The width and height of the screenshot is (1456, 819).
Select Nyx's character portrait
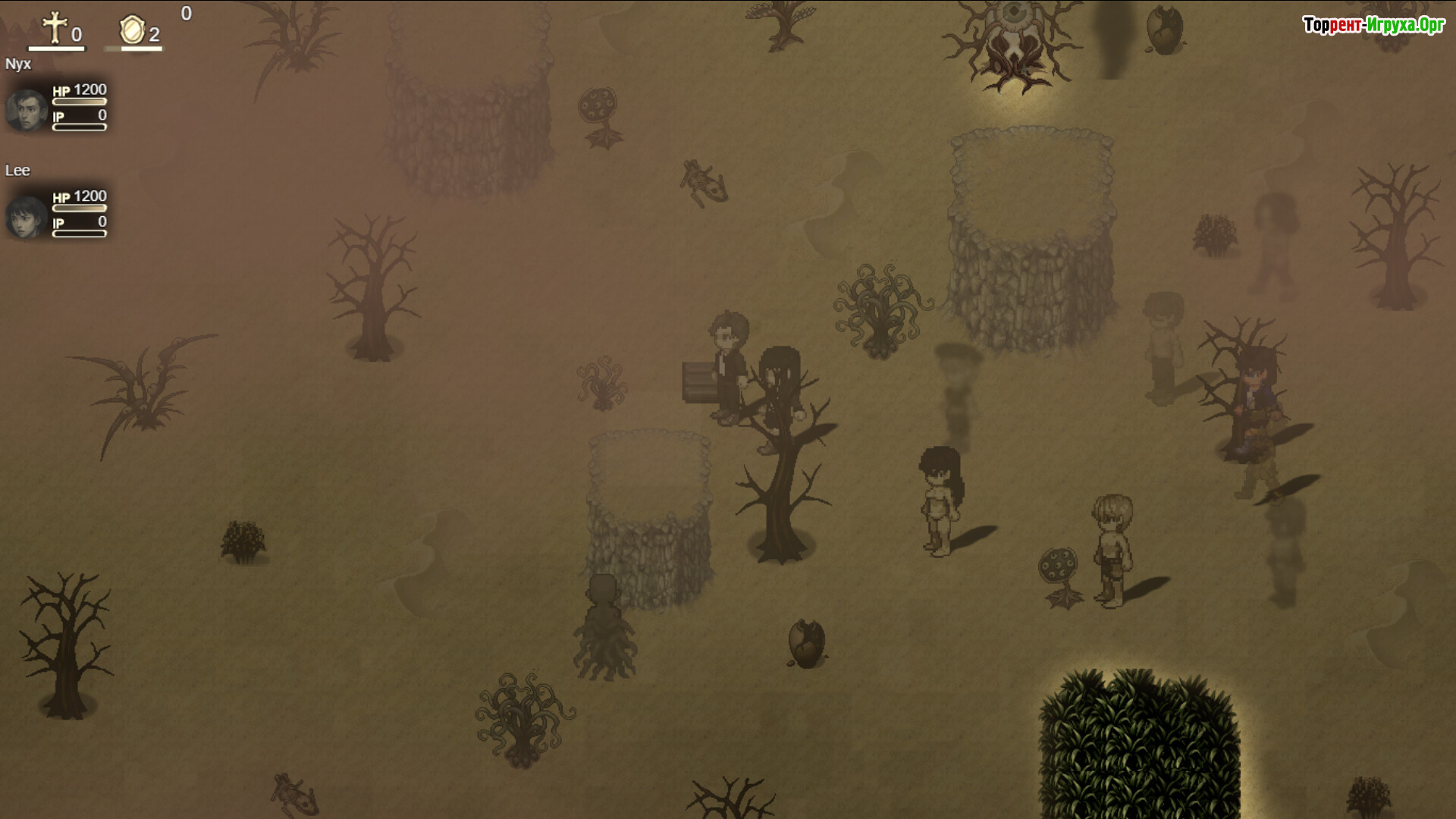27,110
